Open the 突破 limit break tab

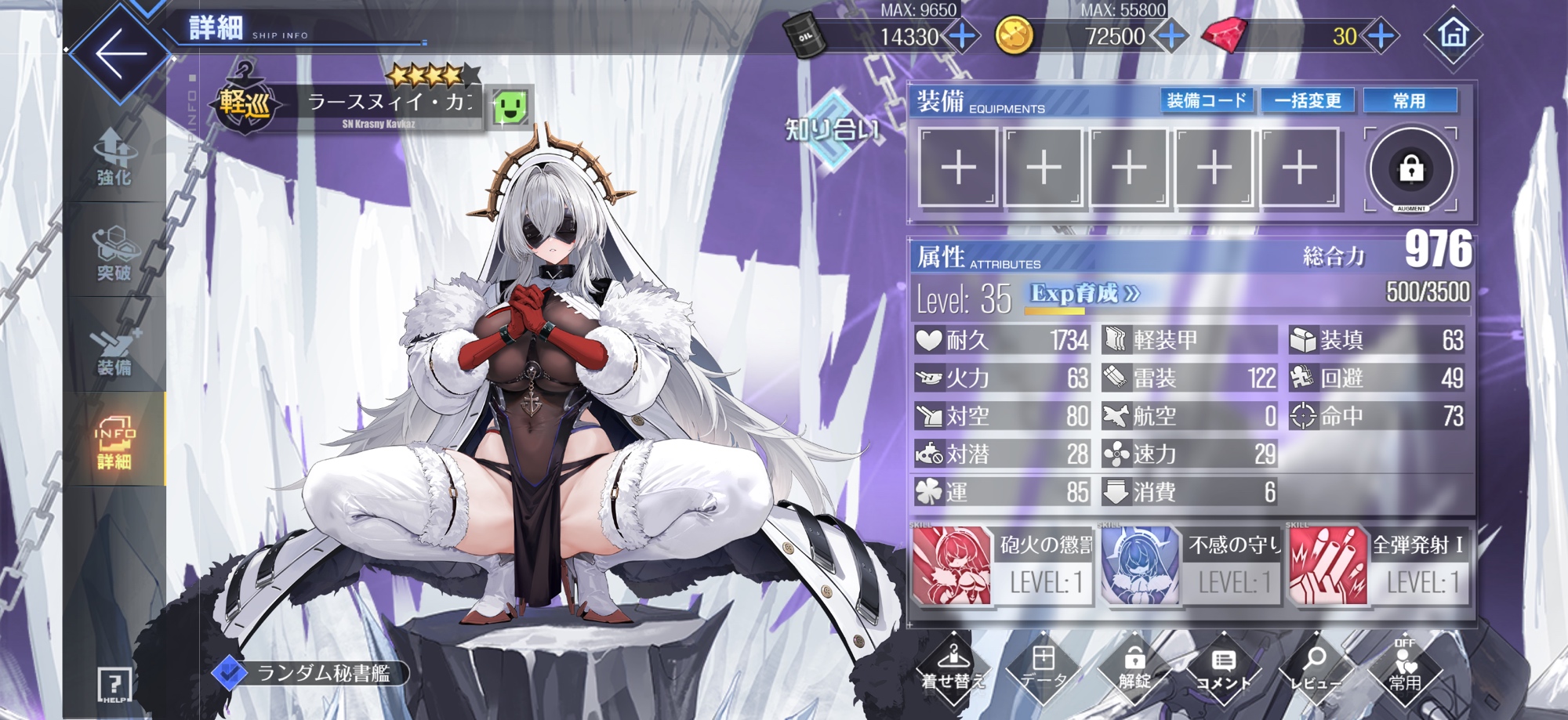coord(114,253)
